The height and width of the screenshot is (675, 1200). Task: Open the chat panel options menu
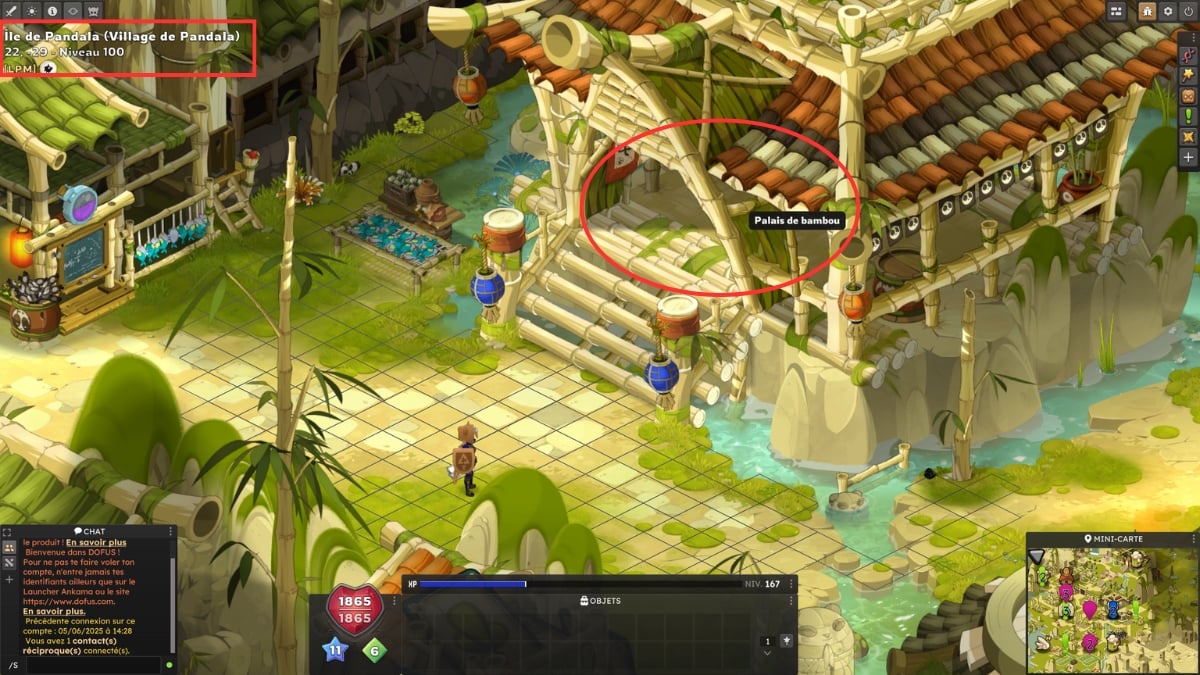pos(170,531)
